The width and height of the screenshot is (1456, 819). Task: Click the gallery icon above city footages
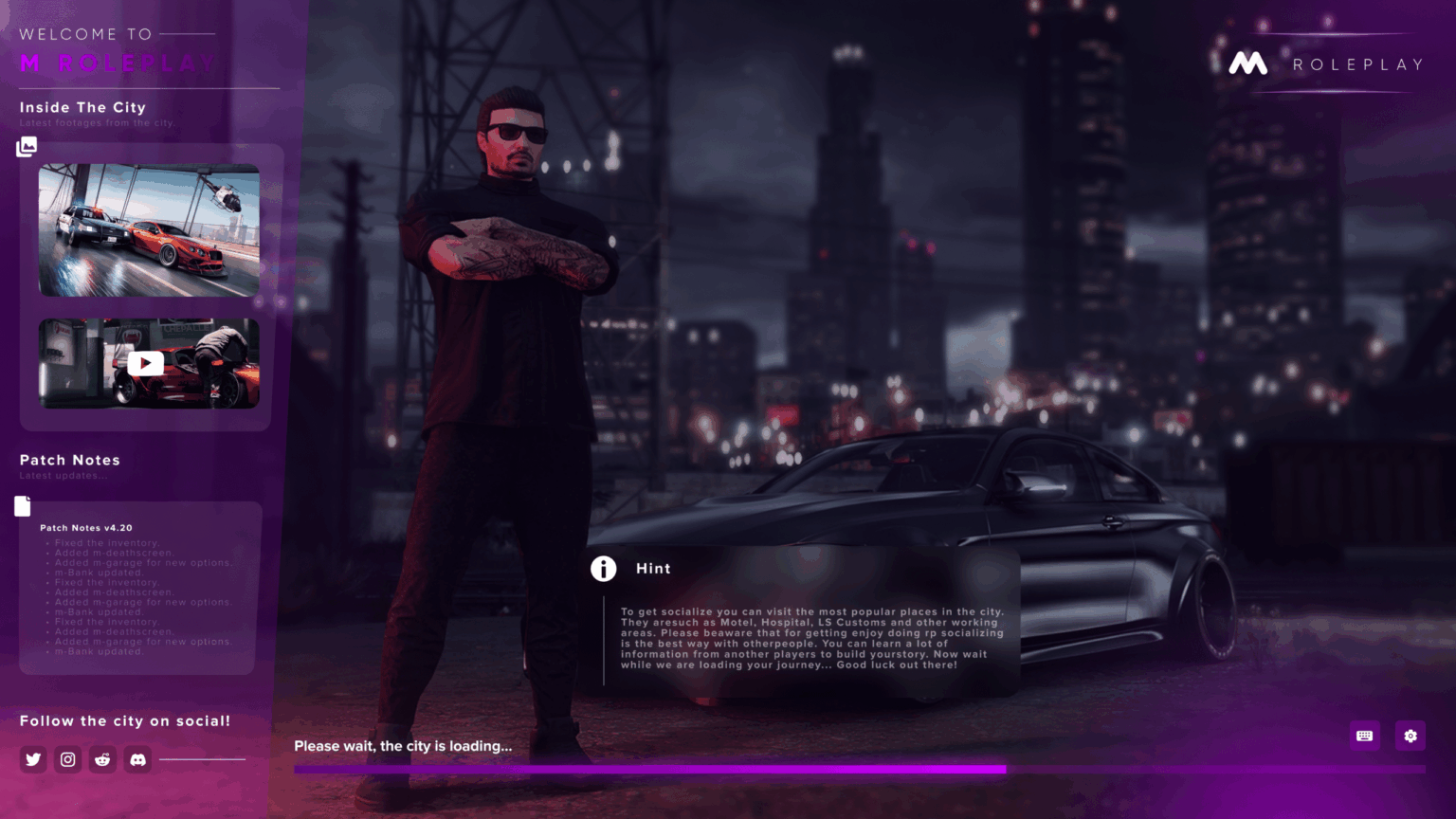(x=27, y=146)
